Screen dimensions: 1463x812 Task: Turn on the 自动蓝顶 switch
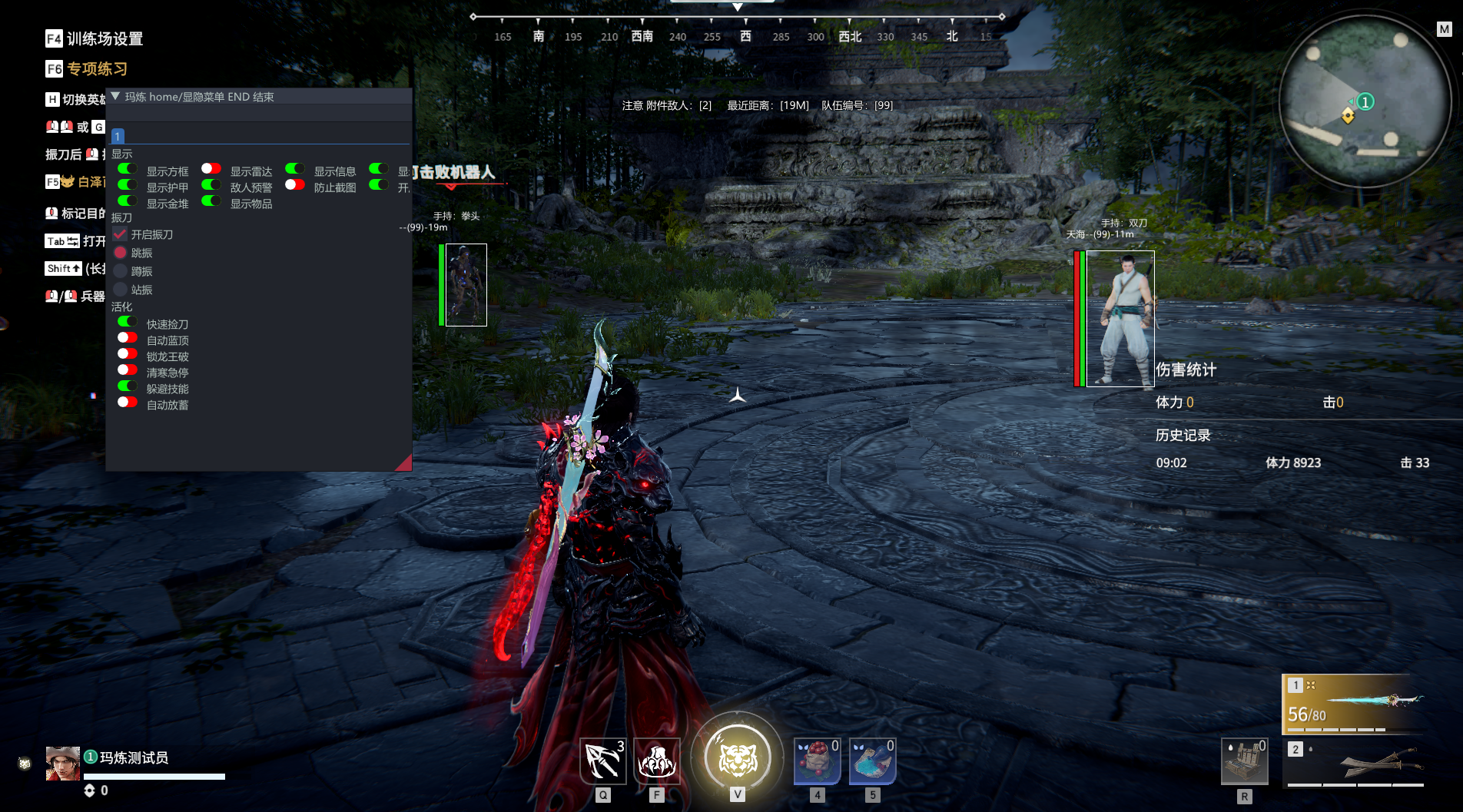tap(128, 338)
